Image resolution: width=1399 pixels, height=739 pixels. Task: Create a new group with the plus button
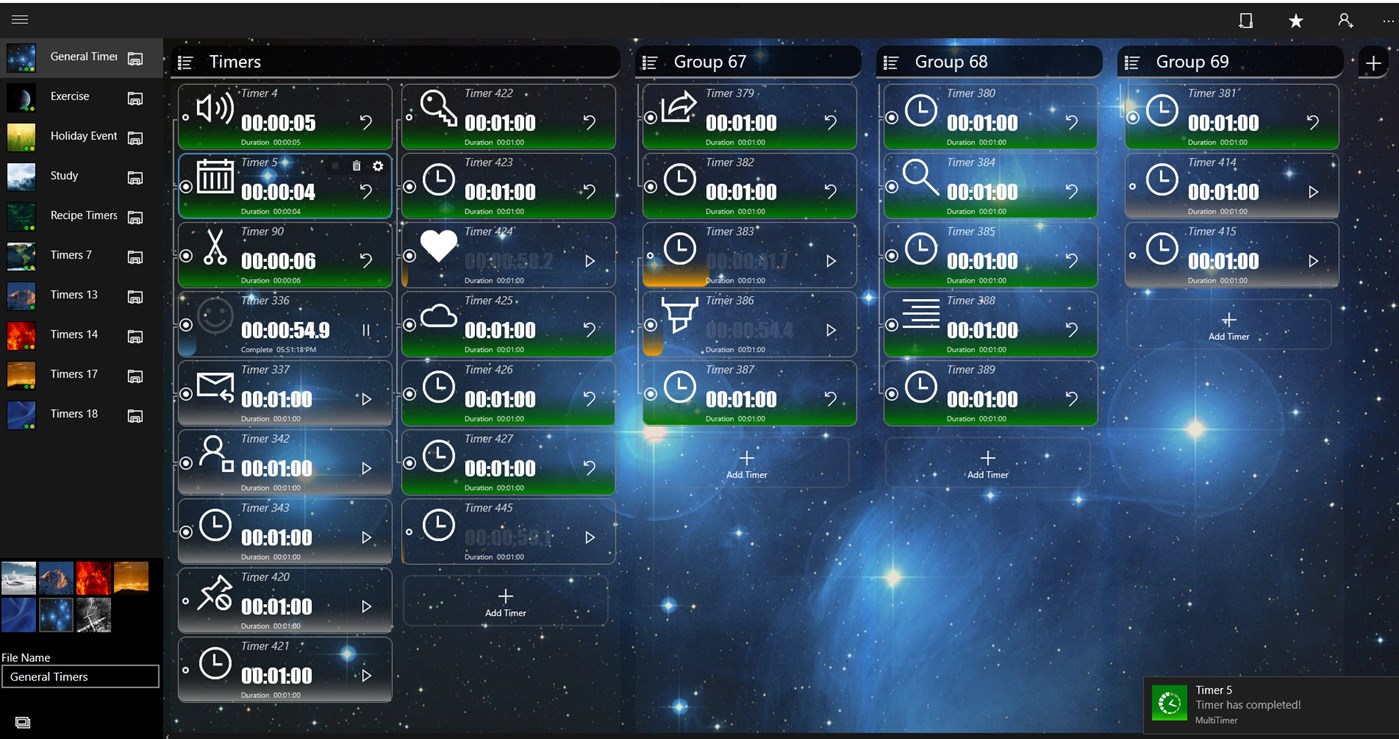tap(1374, 61)
